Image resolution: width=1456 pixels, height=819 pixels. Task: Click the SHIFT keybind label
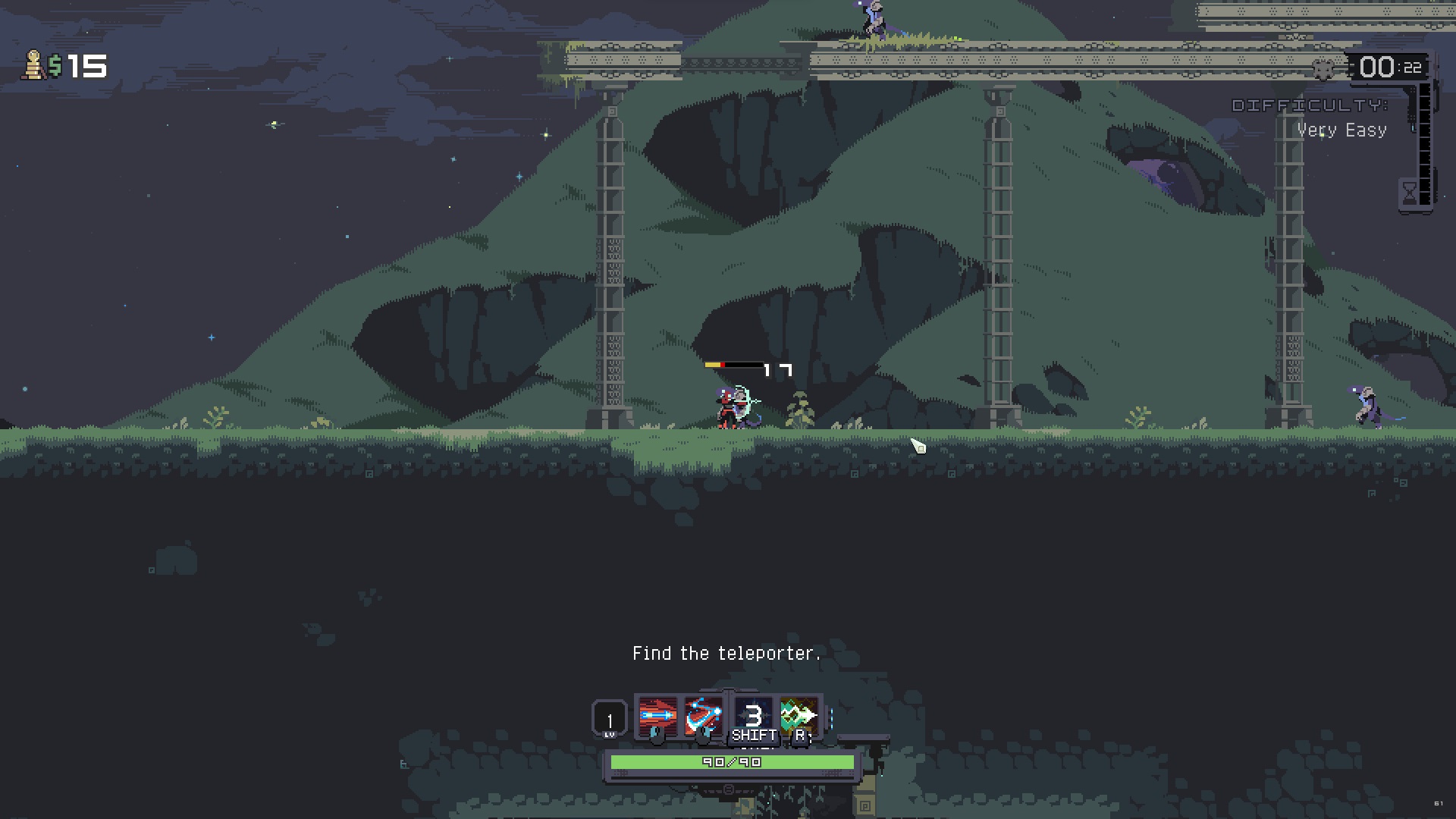pyautogui.click(x=752, y=736)
